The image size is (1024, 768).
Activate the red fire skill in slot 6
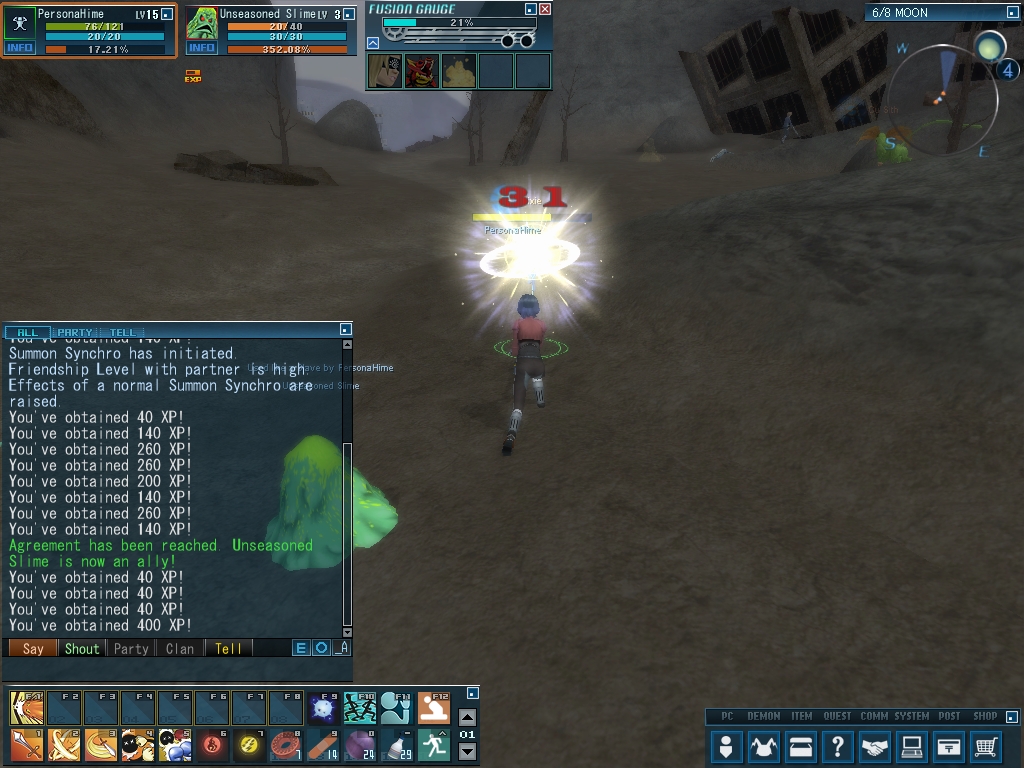click(212, 745)
